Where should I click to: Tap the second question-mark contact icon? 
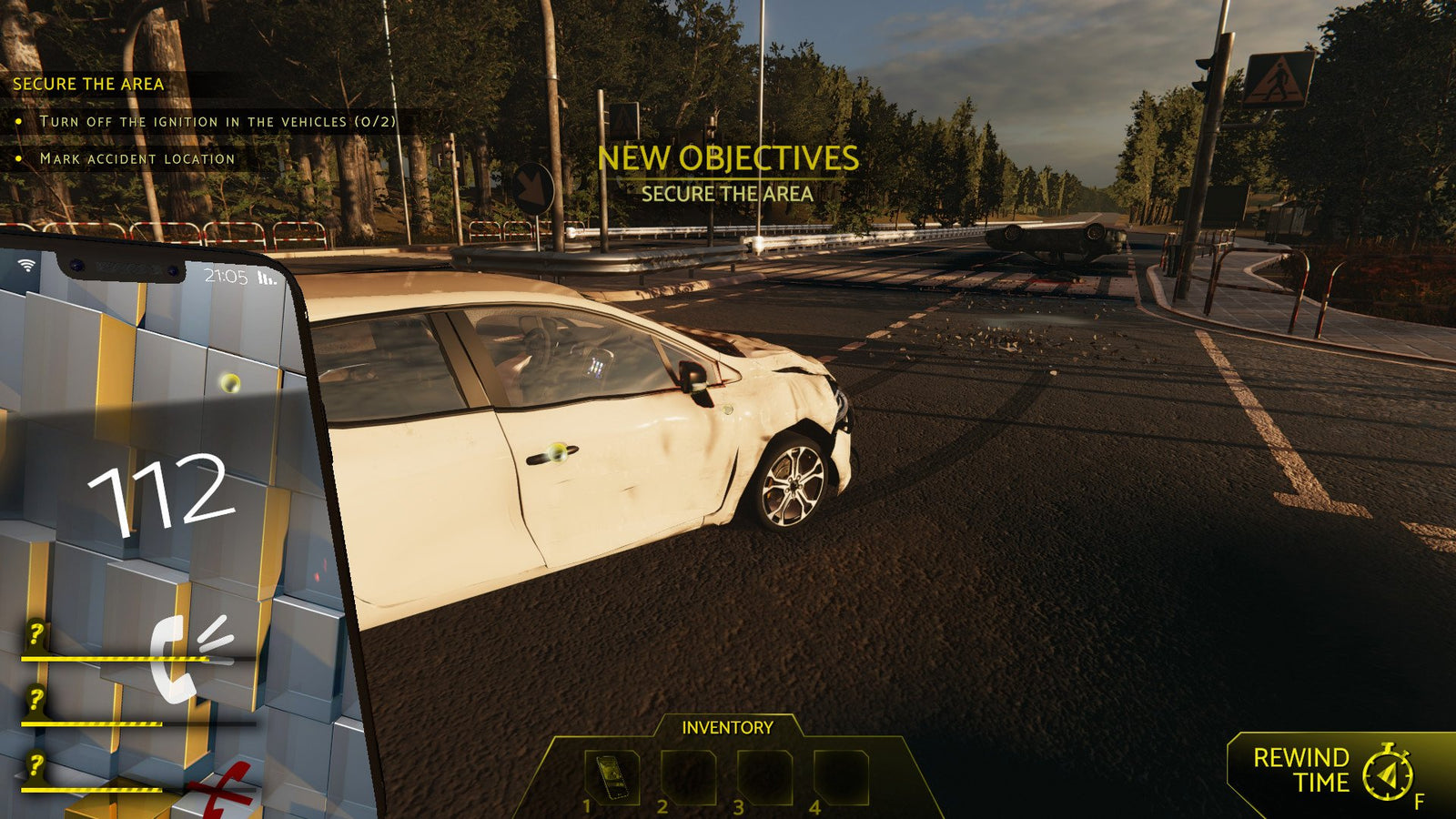(x=35, y=699)
